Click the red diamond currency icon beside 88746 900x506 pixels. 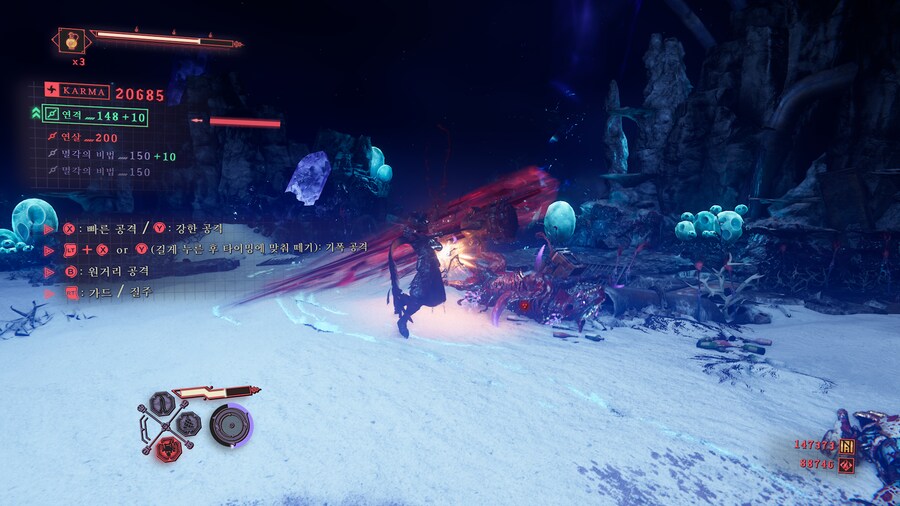846,465
